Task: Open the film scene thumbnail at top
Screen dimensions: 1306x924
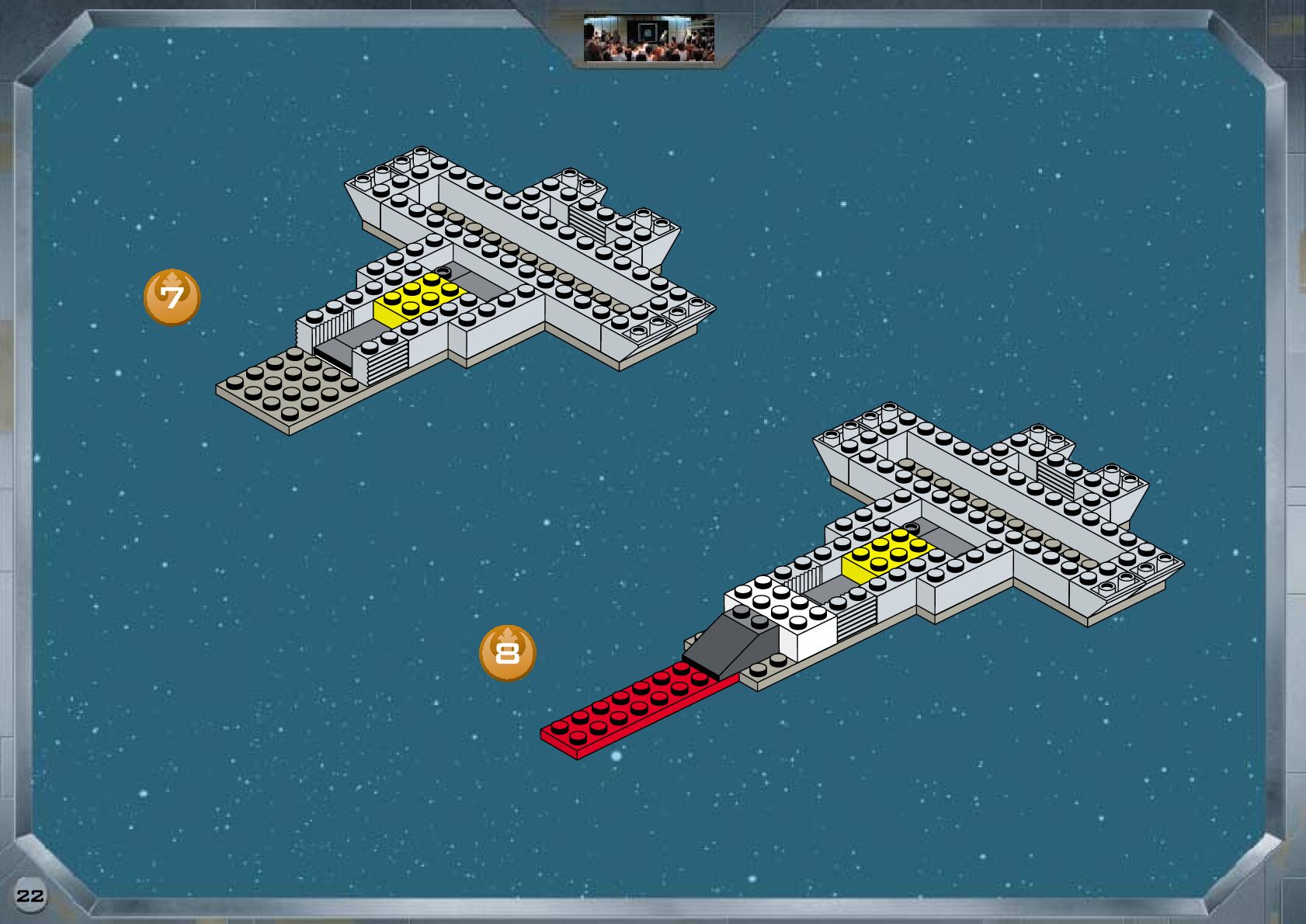Action: [x=649, y=39]
